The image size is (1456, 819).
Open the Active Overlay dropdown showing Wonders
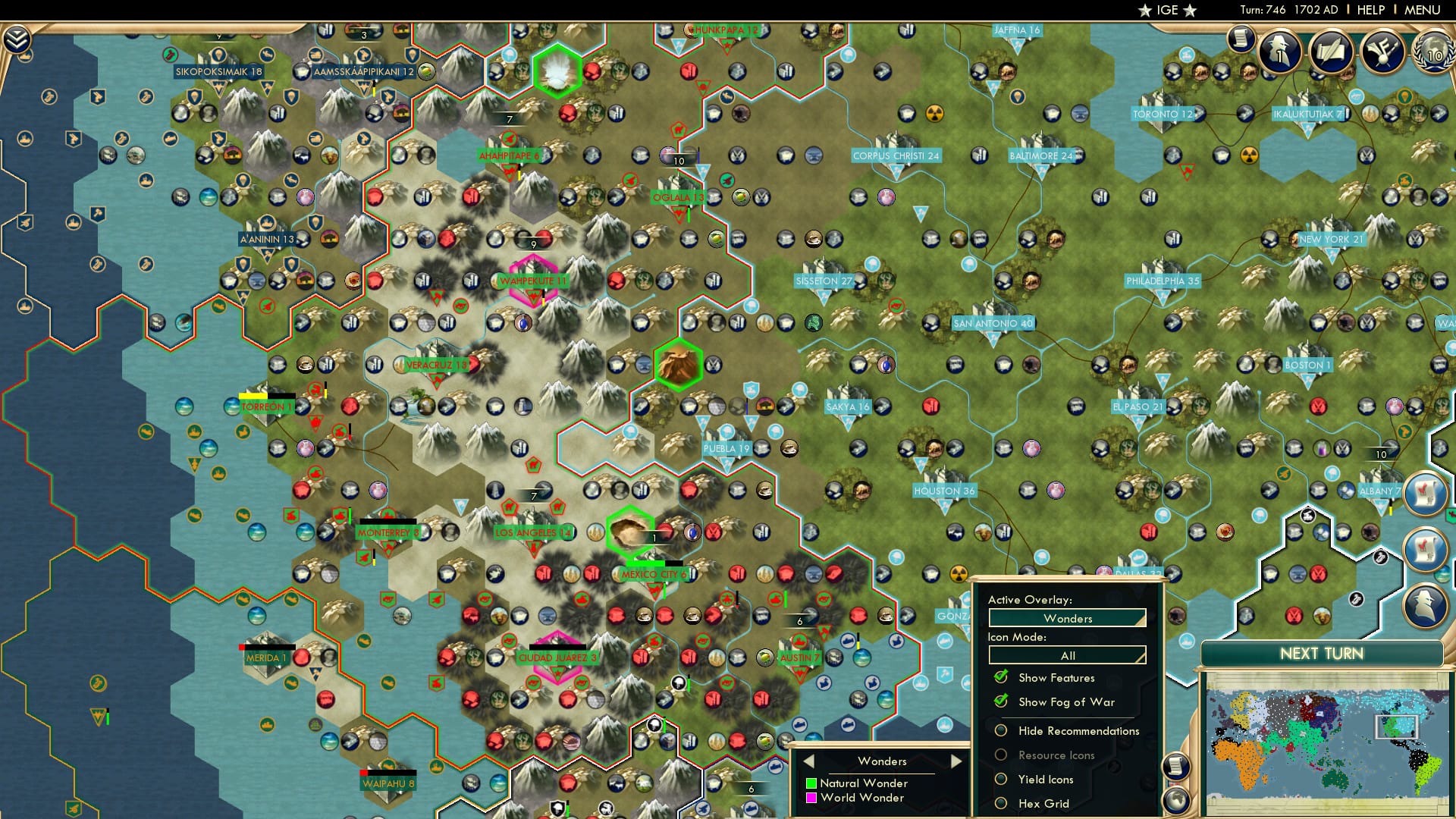[x=1067, y=619]
